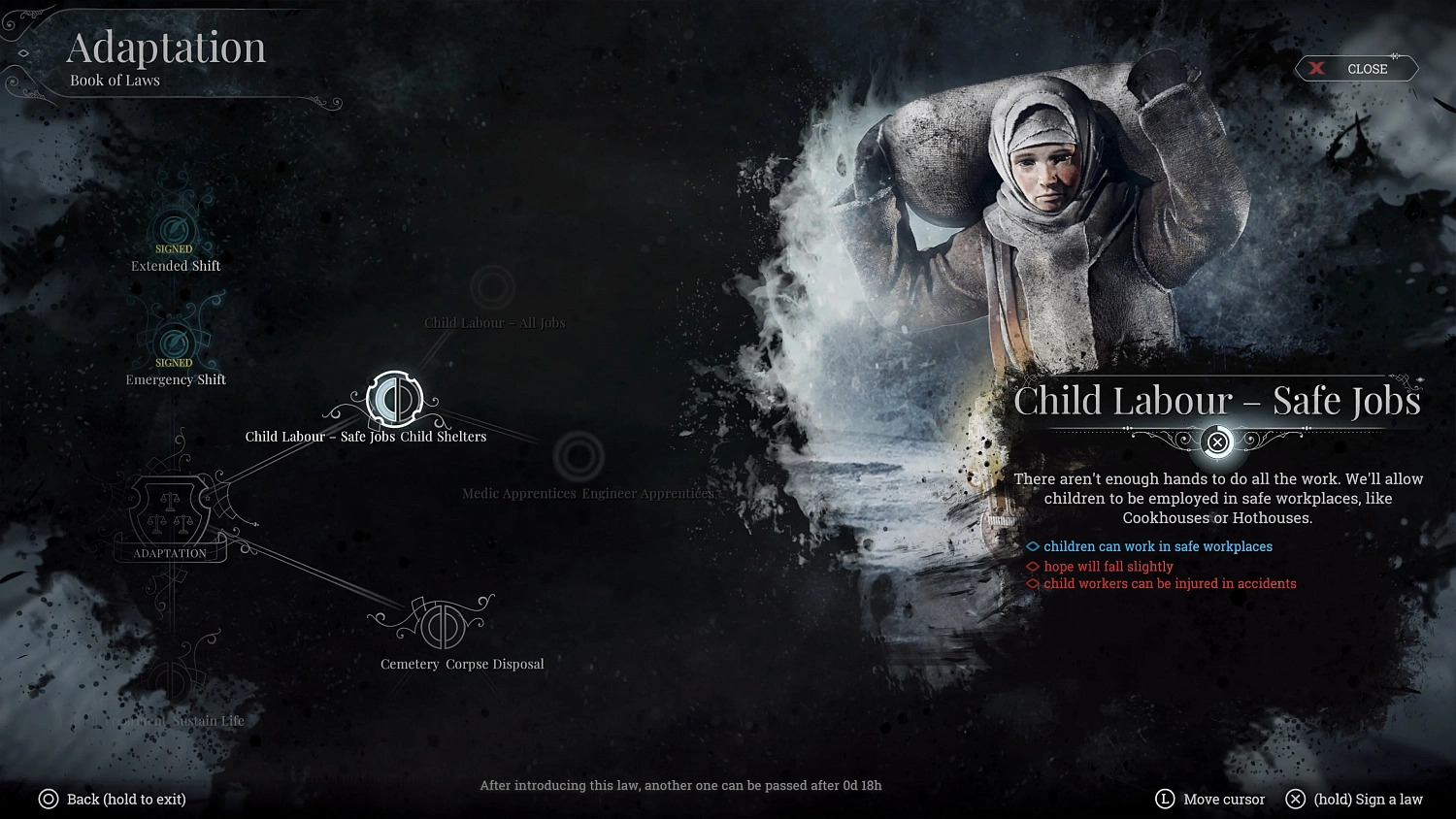Click the CLOSE button
This screenshot has width=1456, height=819.
[x=1356, y=68]
